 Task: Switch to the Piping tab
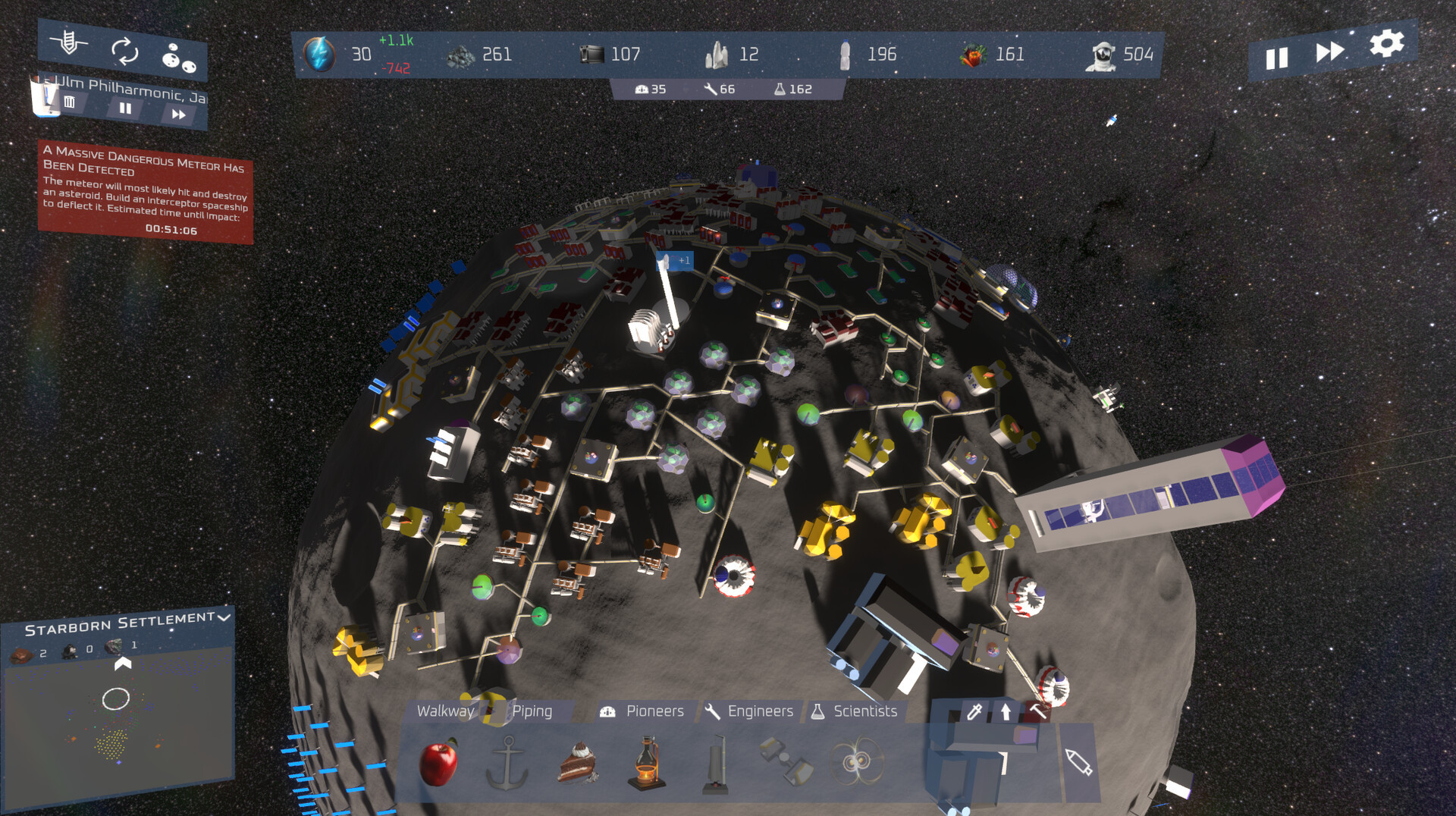pos(532,711)
